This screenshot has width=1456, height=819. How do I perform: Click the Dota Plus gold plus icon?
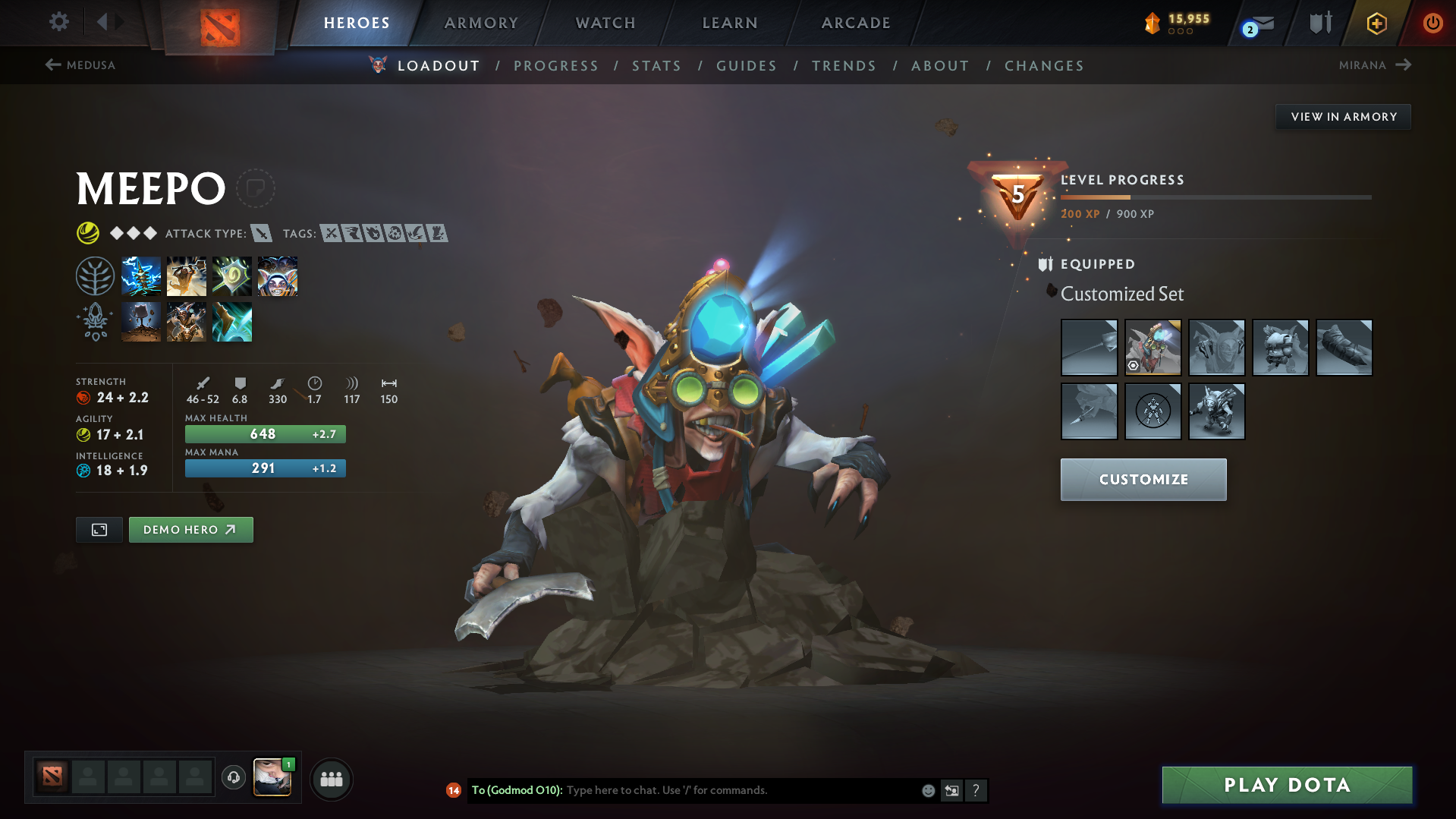[x=1376, y=23]
